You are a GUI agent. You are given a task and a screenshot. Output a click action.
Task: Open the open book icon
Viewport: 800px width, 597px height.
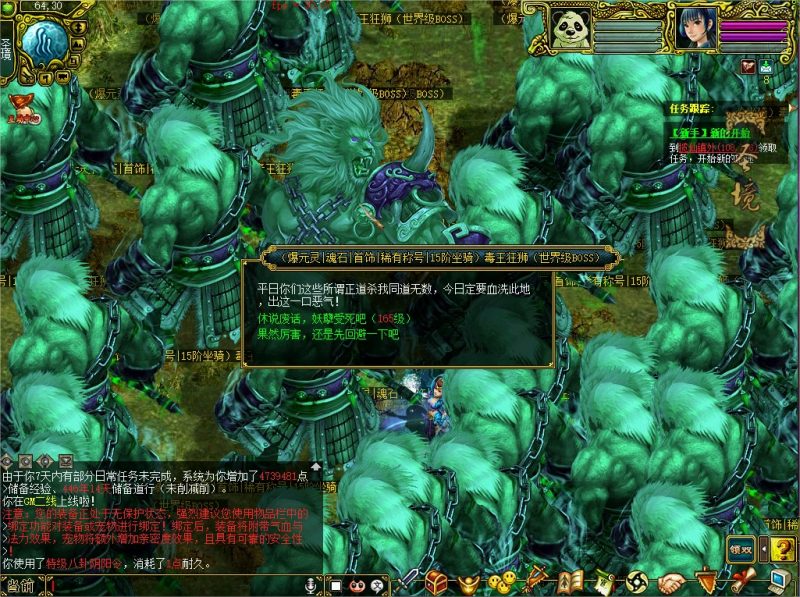pos(570,580)
